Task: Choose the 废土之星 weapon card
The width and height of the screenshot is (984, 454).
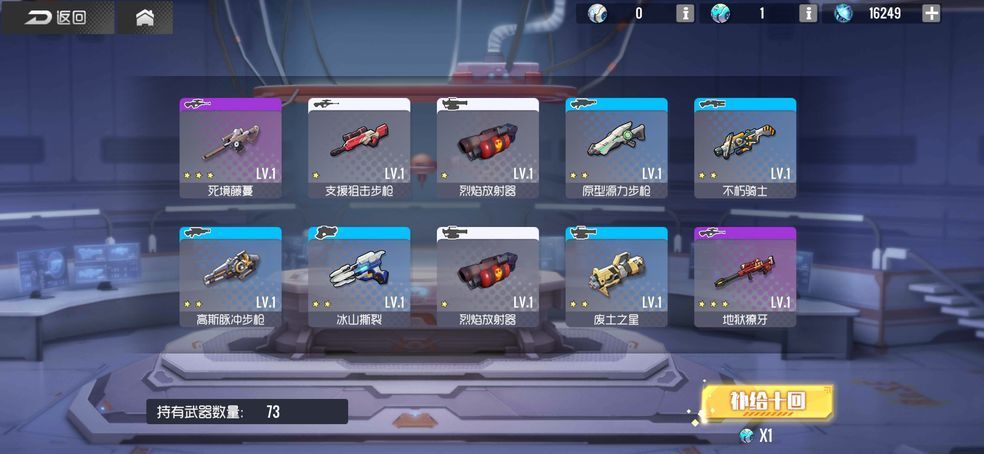Action: point(616,277)
